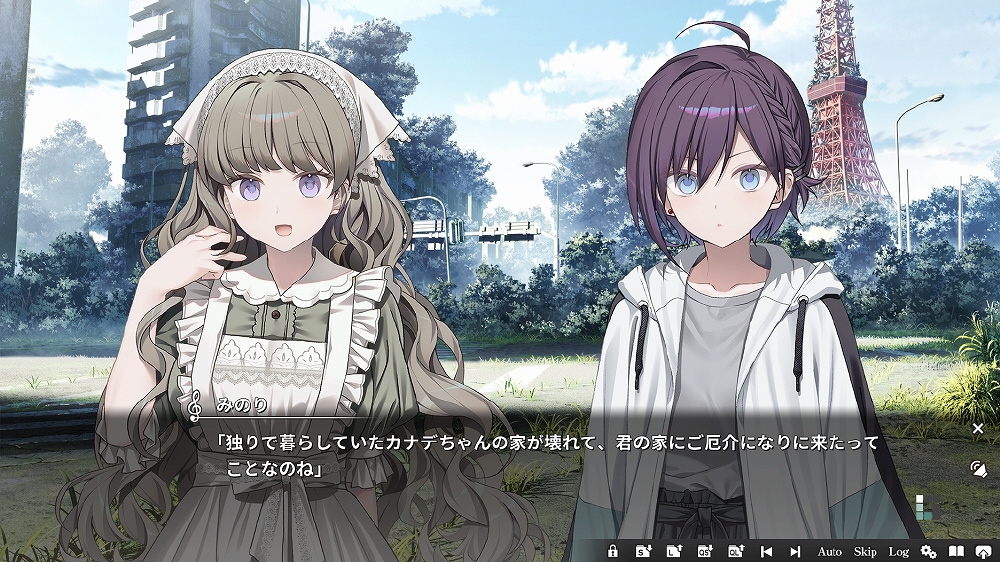Open the Save menu icon
The height and width of the screenshot is (562, 1000).
click(644, 551)
